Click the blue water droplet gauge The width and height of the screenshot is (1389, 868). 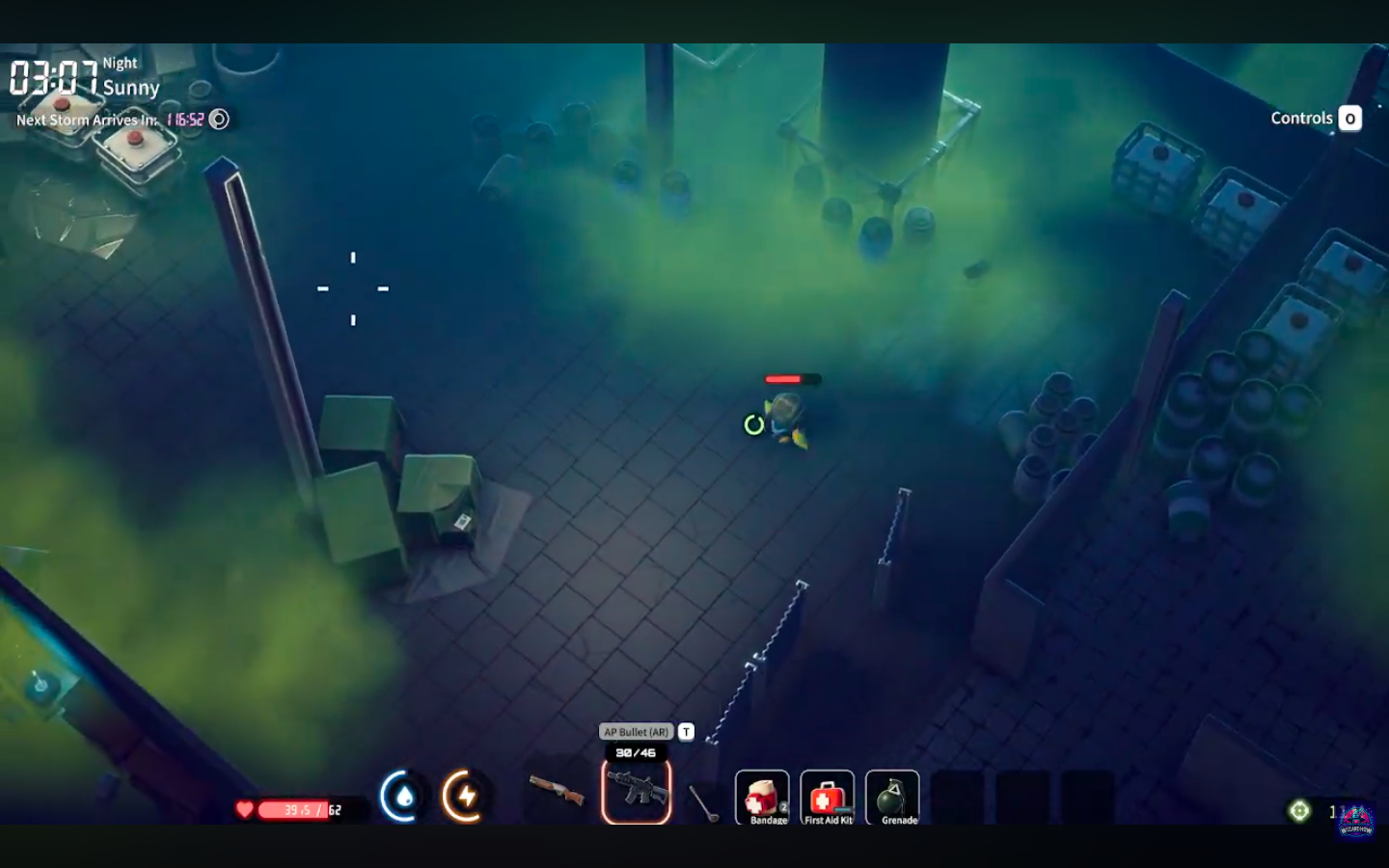click(x=405, y=797)
